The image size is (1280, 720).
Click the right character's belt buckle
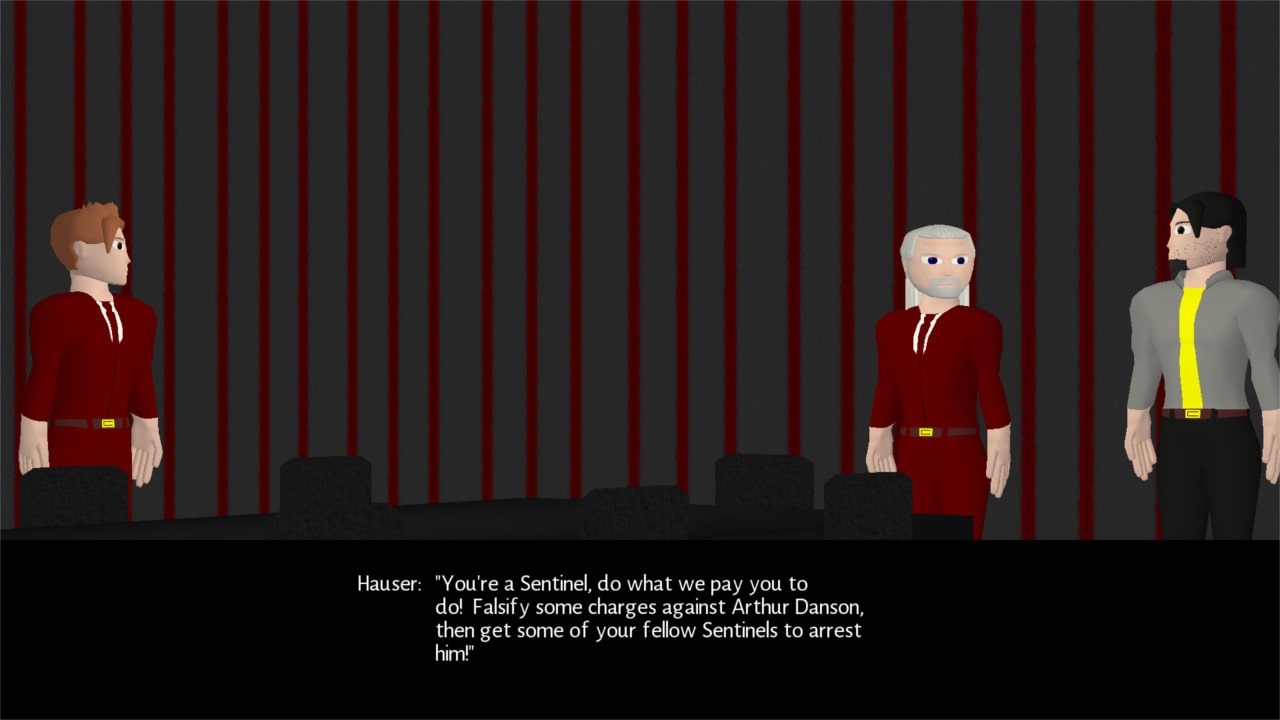1192,412
